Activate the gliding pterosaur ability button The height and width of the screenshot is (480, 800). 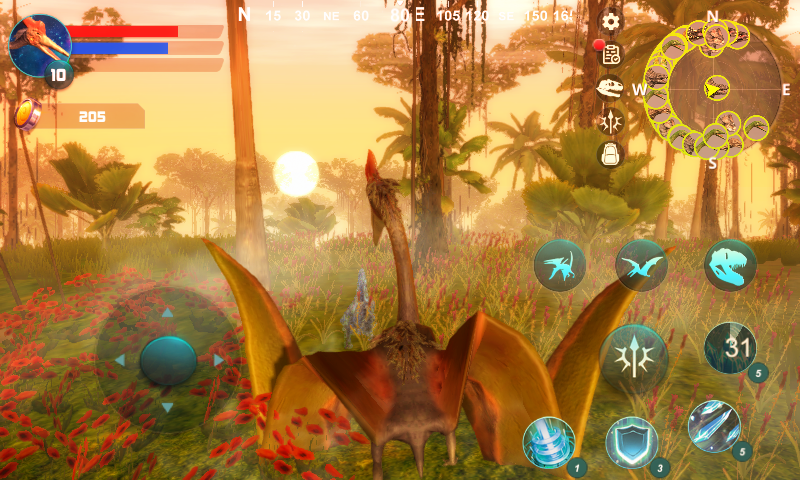click(x=642, y=265)
